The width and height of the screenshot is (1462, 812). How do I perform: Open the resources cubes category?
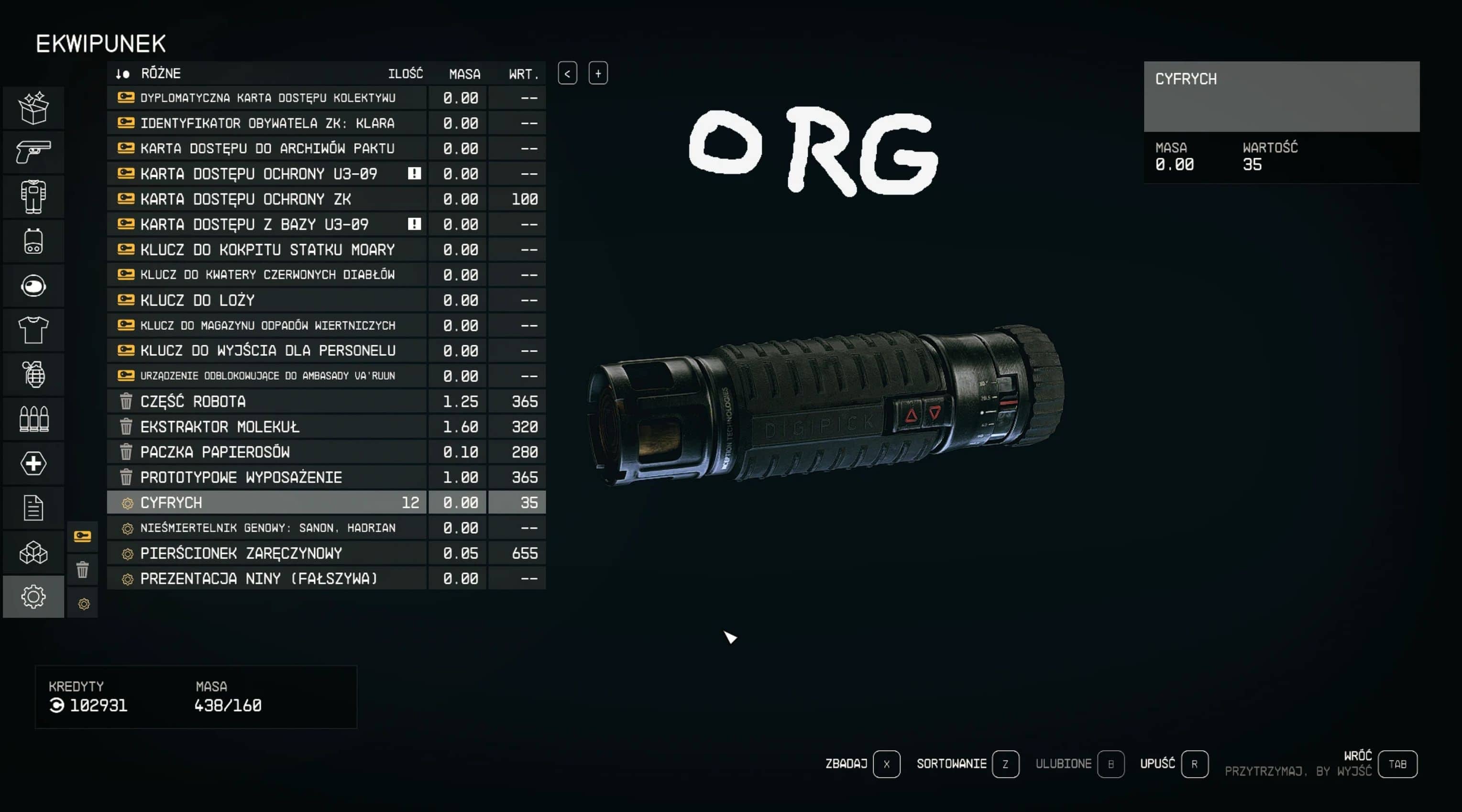tap(33, 552)
